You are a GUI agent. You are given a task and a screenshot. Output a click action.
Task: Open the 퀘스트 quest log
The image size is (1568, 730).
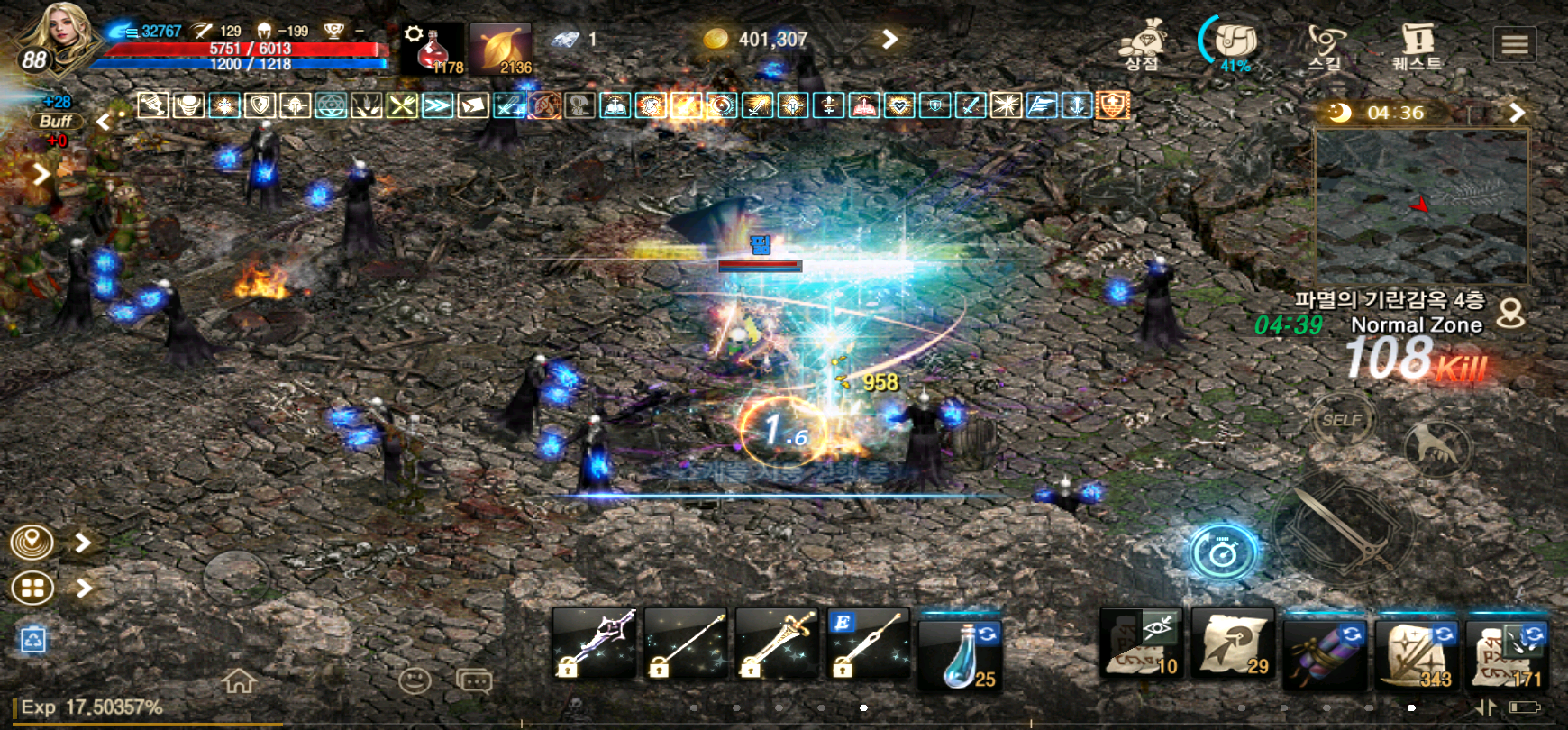point(1417,45)
